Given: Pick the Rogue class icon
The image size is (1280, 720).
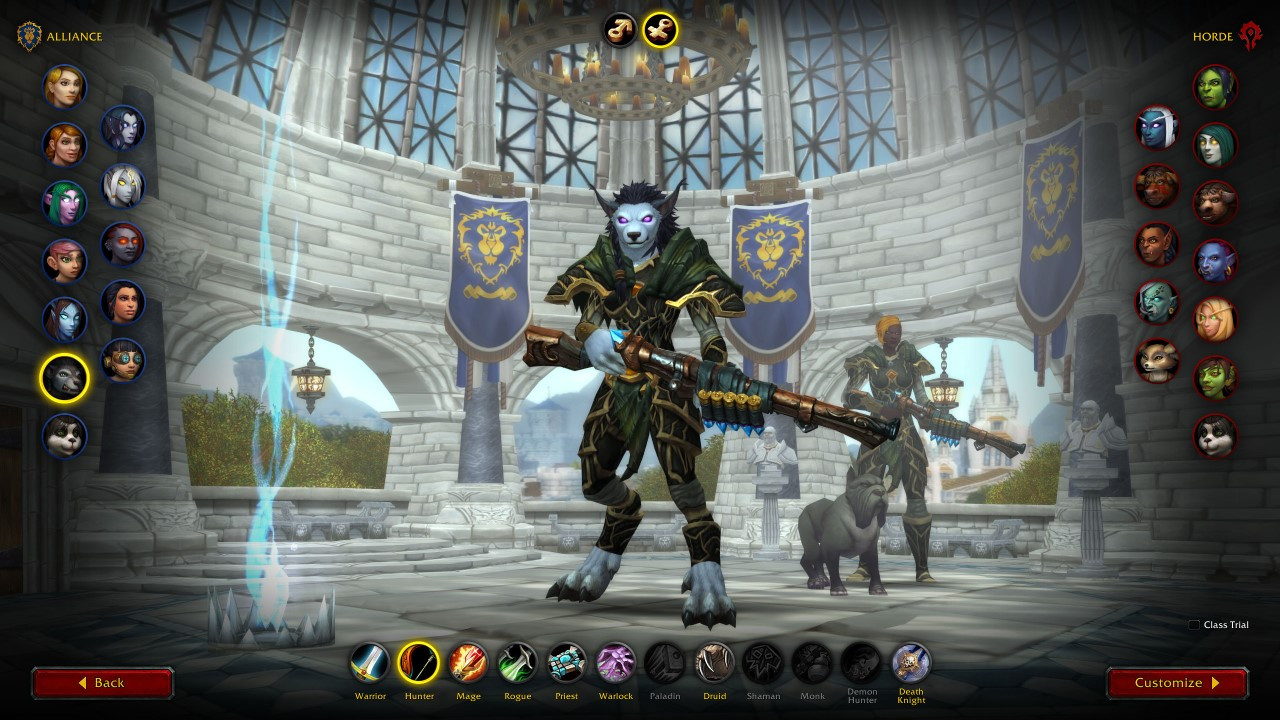Looking at the screenshot, I should tap(517, 663).
